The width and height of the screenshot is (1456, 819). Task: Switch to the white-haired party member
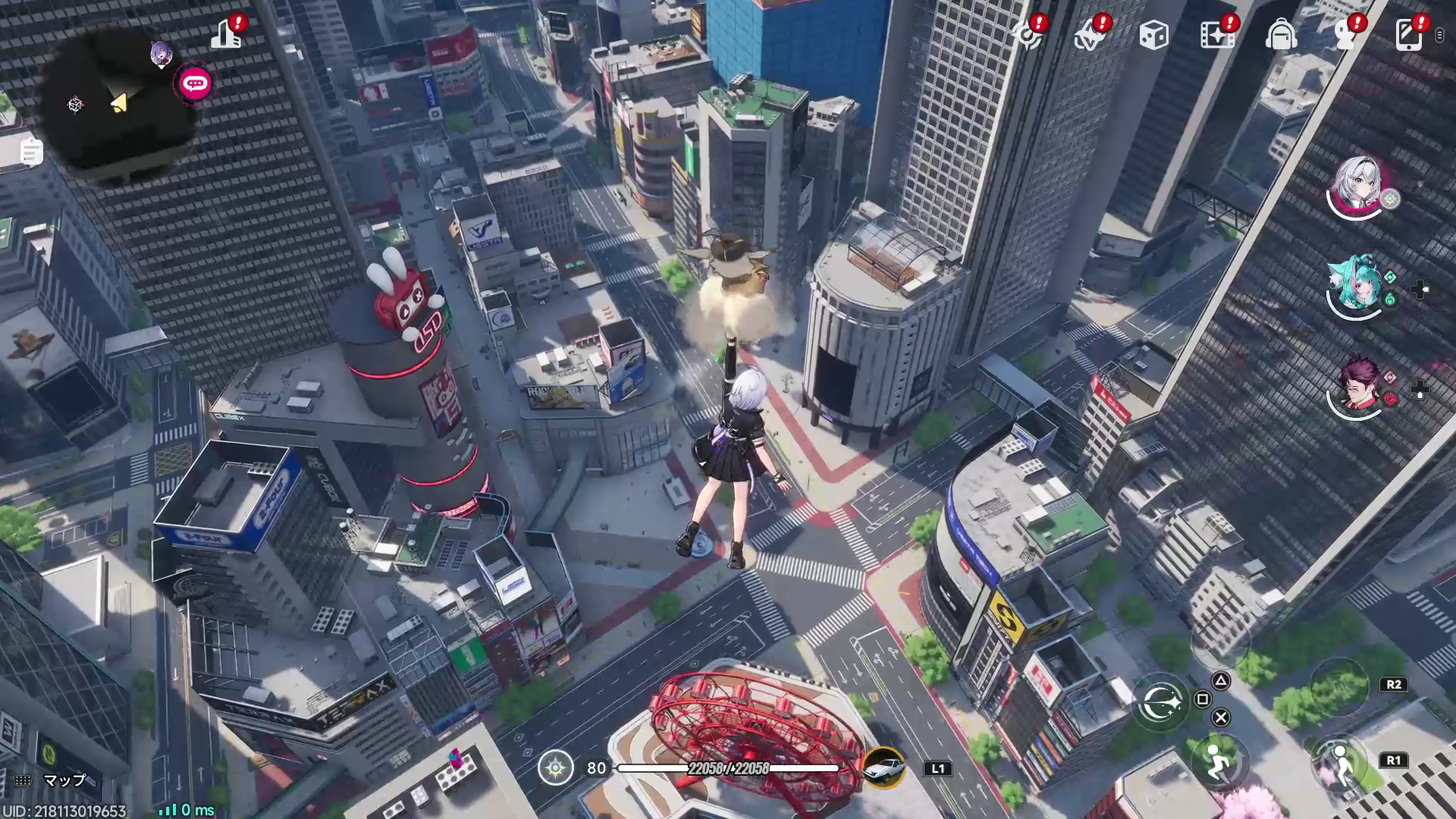(x=1357, y=184)
